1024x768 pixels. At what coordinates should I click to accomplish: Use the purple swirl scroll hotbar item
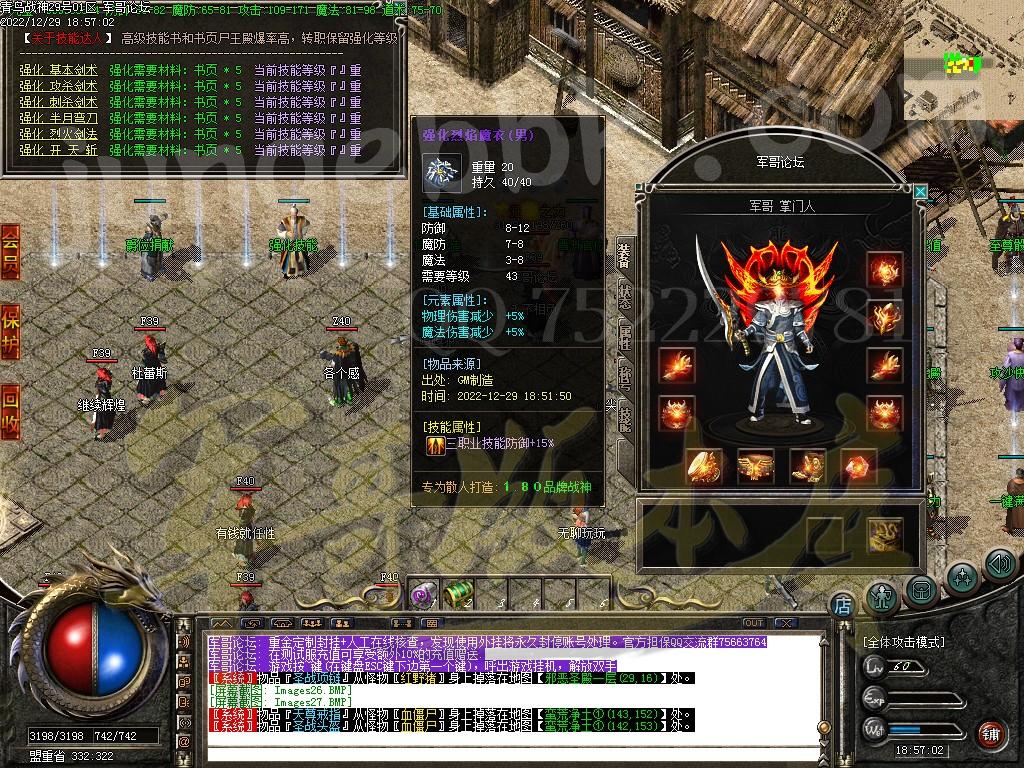[x=421, y=596]
